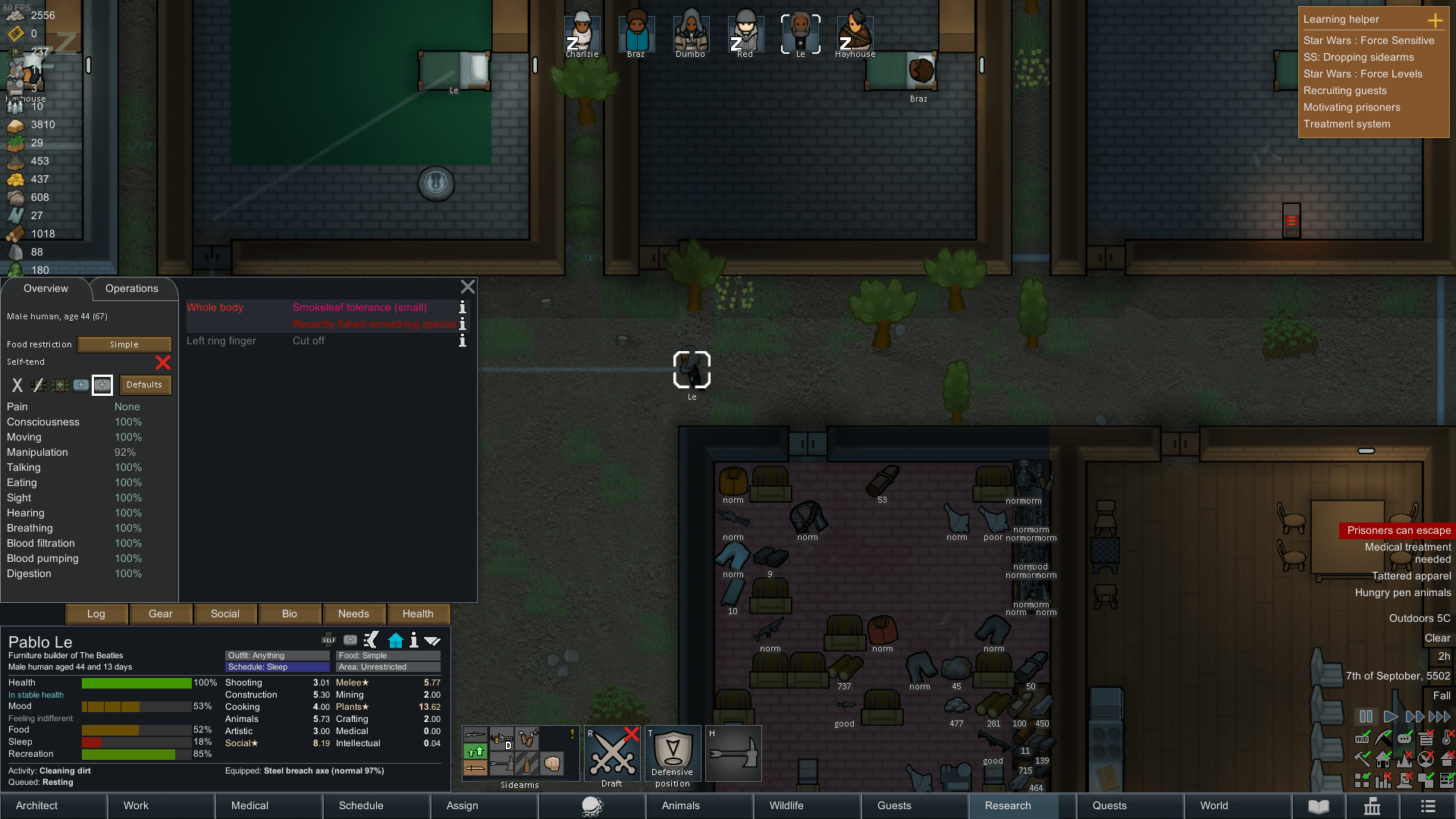Select the glitterworld medicine care icon
This screenshot has height=819, width=1456.
click(102, 385)
